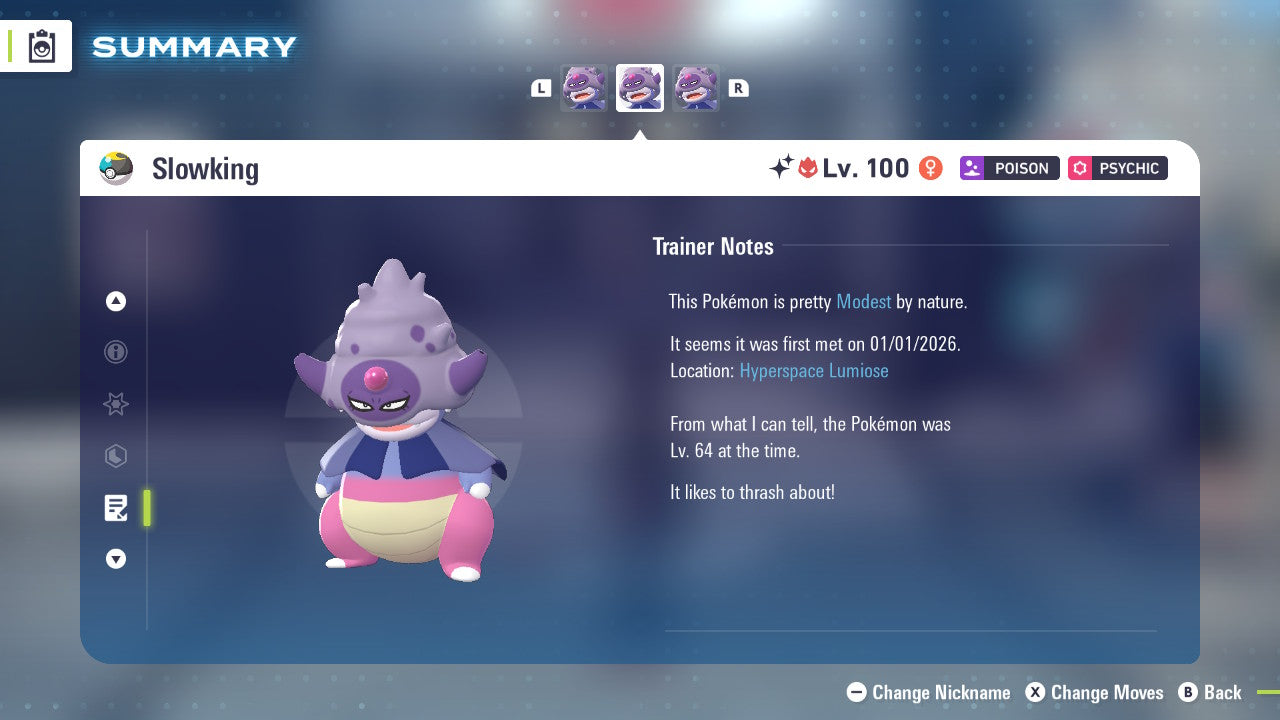Choose the Trainer Notes page tab icon

(116, 508)
